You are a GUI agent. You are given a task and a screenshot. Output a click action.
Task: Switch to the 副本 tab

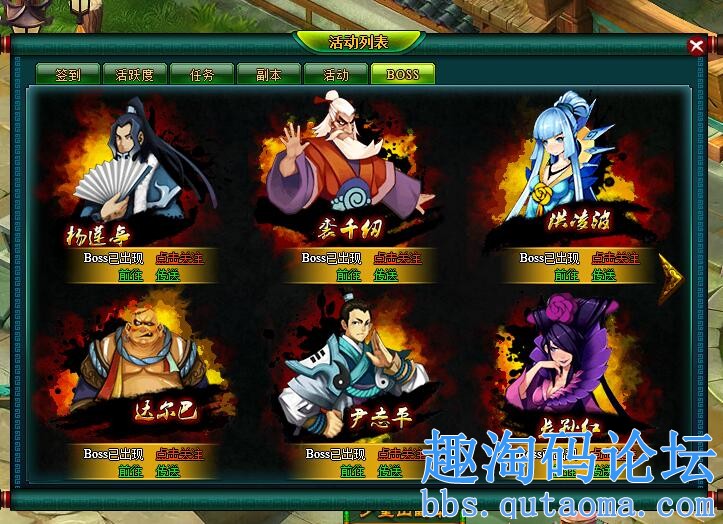tap(269, 74)
